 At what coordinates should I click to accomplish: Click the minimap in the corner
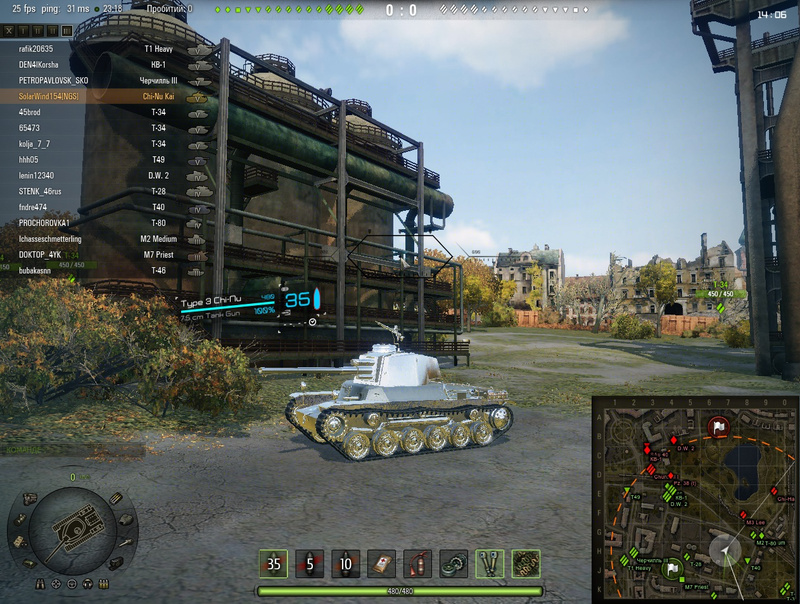(695, 499)
